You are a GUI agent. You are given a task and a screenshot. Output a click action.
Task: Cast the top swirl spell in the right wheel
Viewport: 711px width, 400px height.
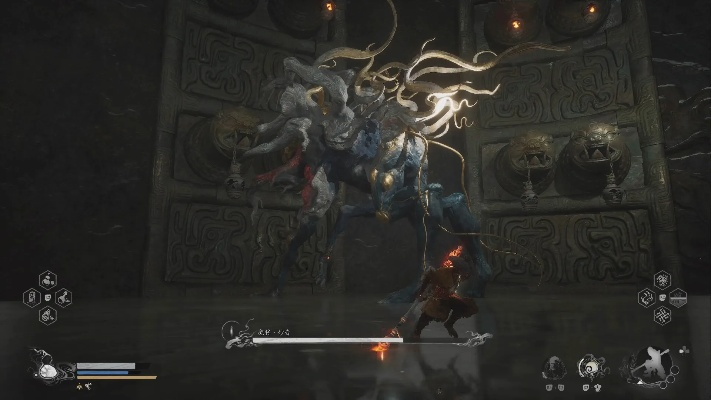tap(661, 279)
